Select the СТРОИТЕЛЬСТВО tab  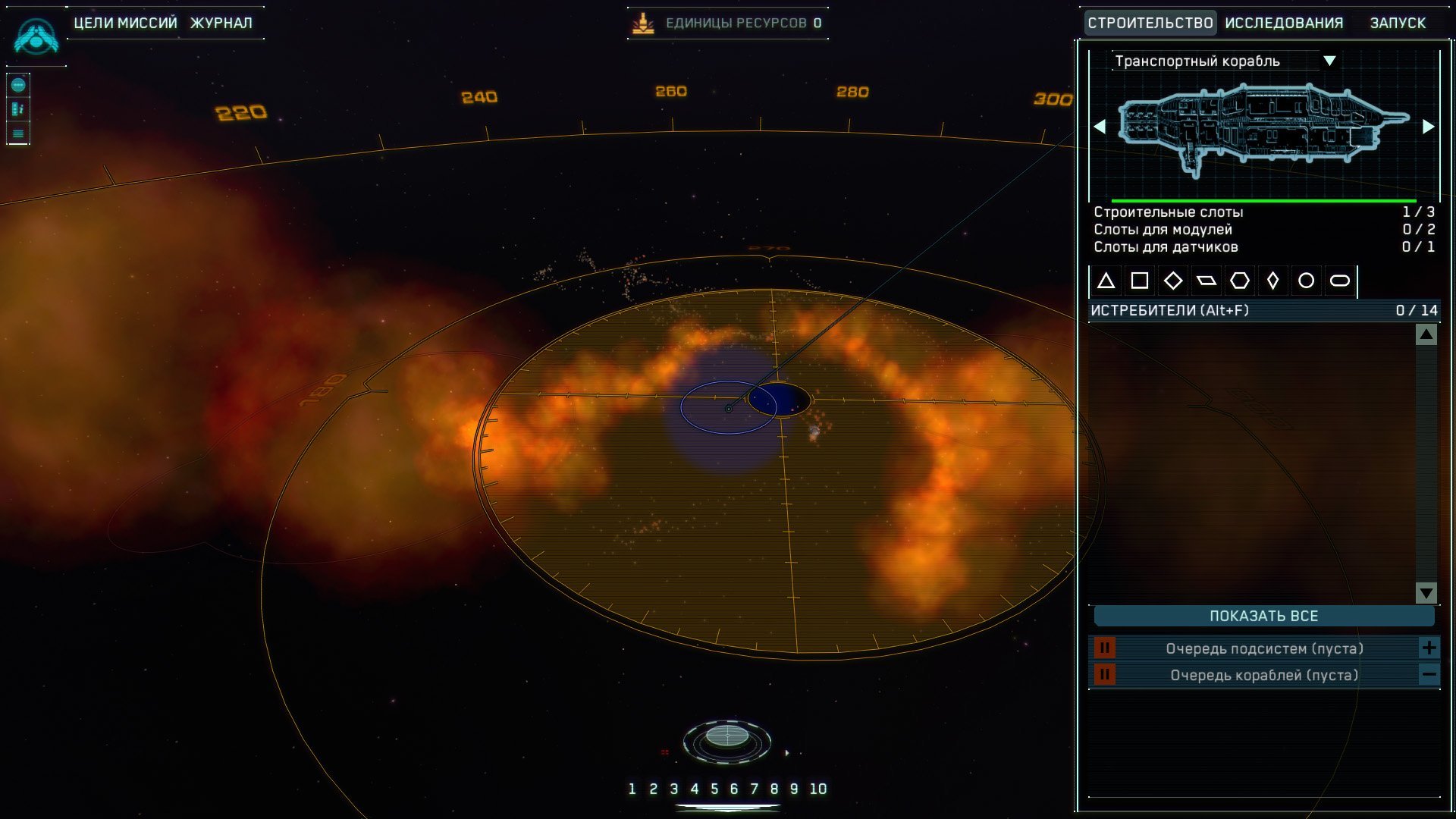pyautogui.click(x=1150, y=23)
